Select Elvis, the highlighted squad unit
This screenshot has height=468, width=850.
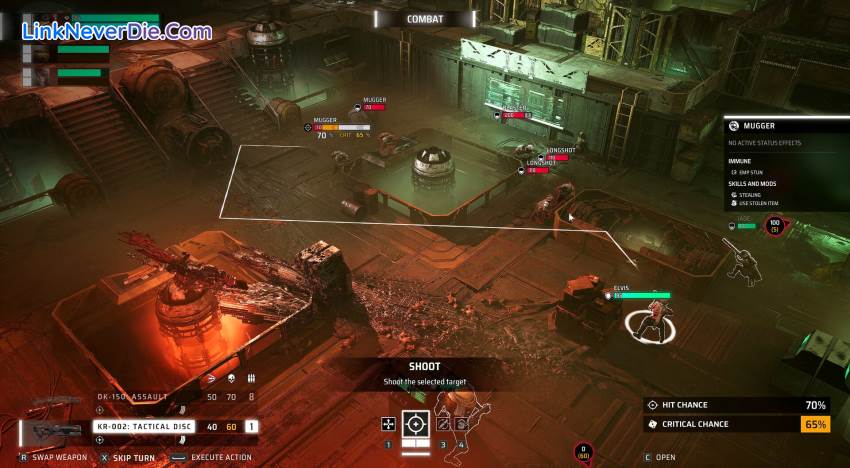(x=648, y=322)
